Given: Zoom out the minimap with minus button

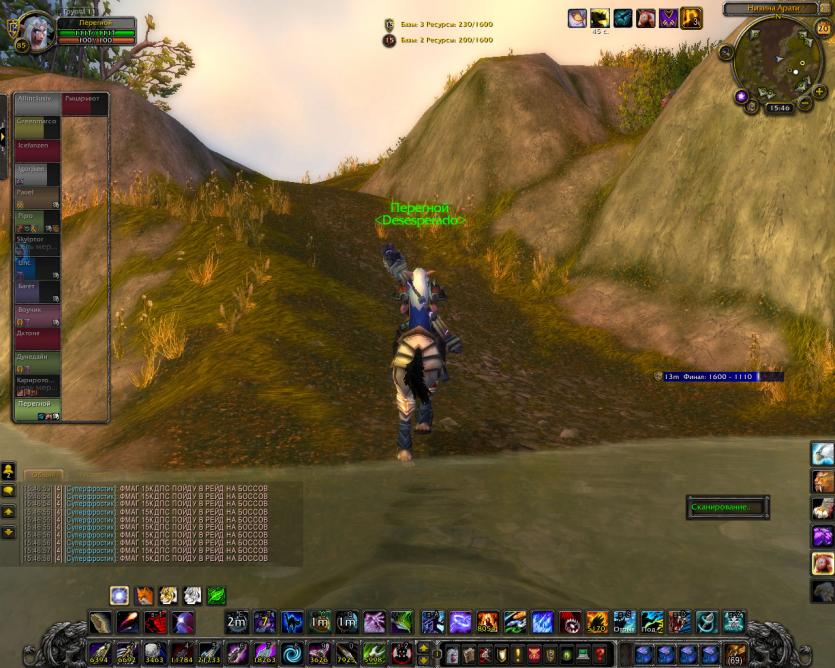Looking at the screenshot, I should click(x=805, y=103).
